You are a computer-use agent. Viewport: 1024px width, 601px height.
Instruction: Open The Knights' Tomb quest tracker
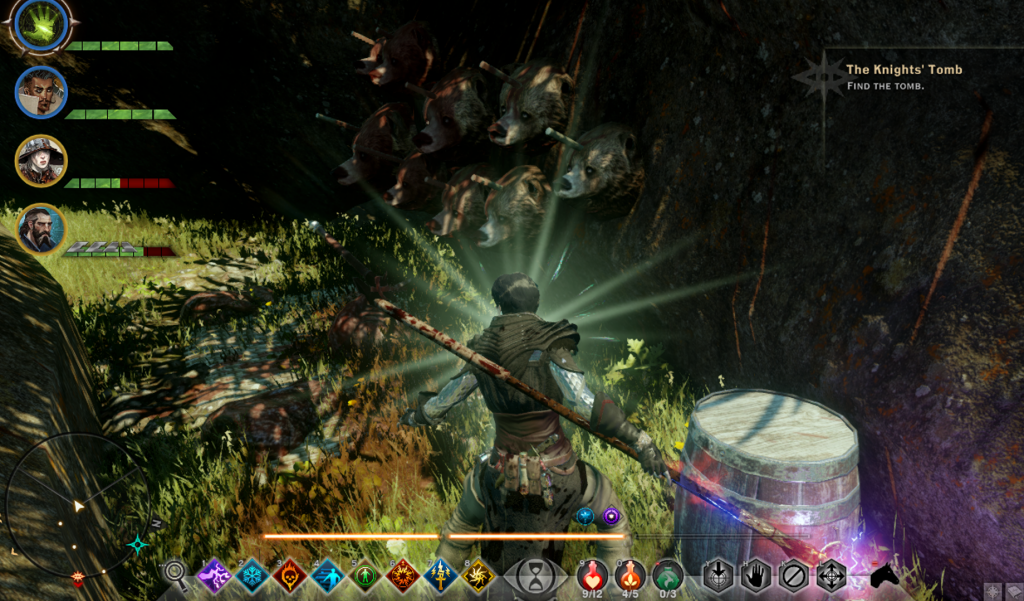tap(903, 70)
